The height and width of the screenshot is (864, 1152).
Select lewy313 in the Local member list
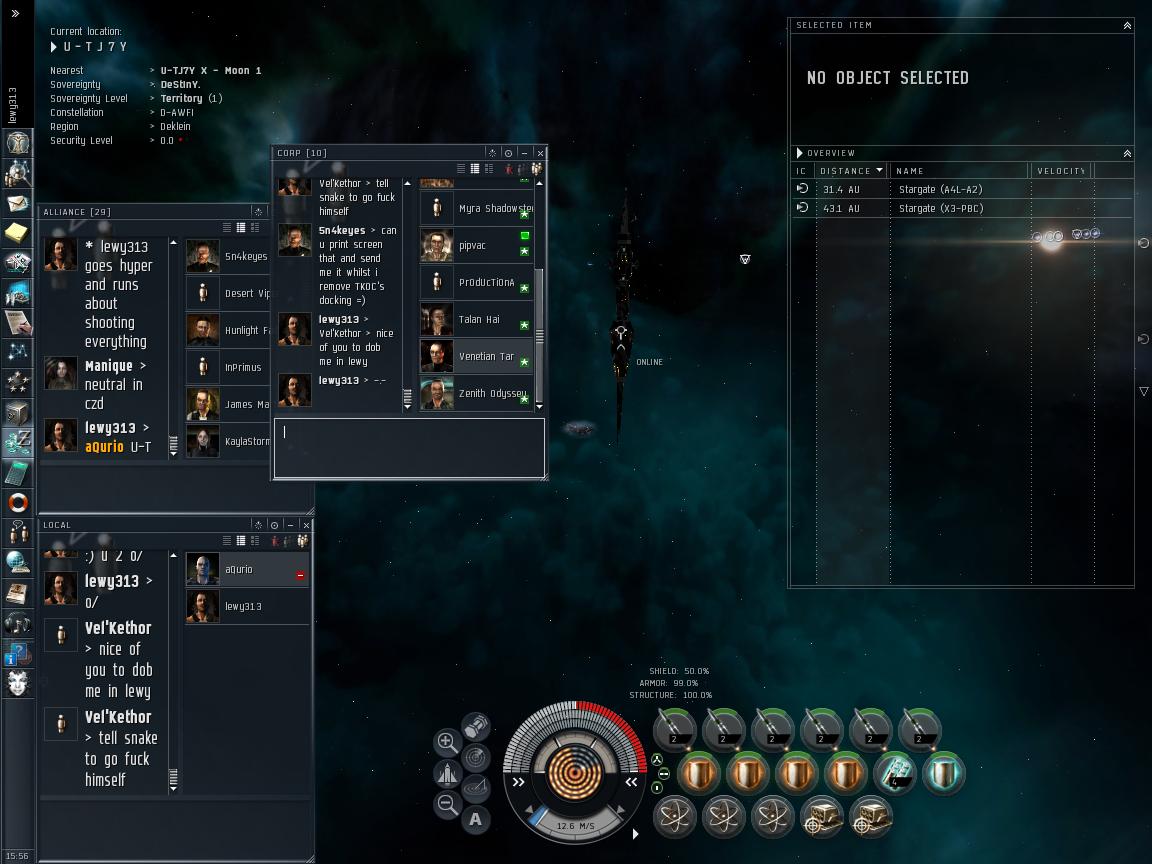tap(243, 607)
